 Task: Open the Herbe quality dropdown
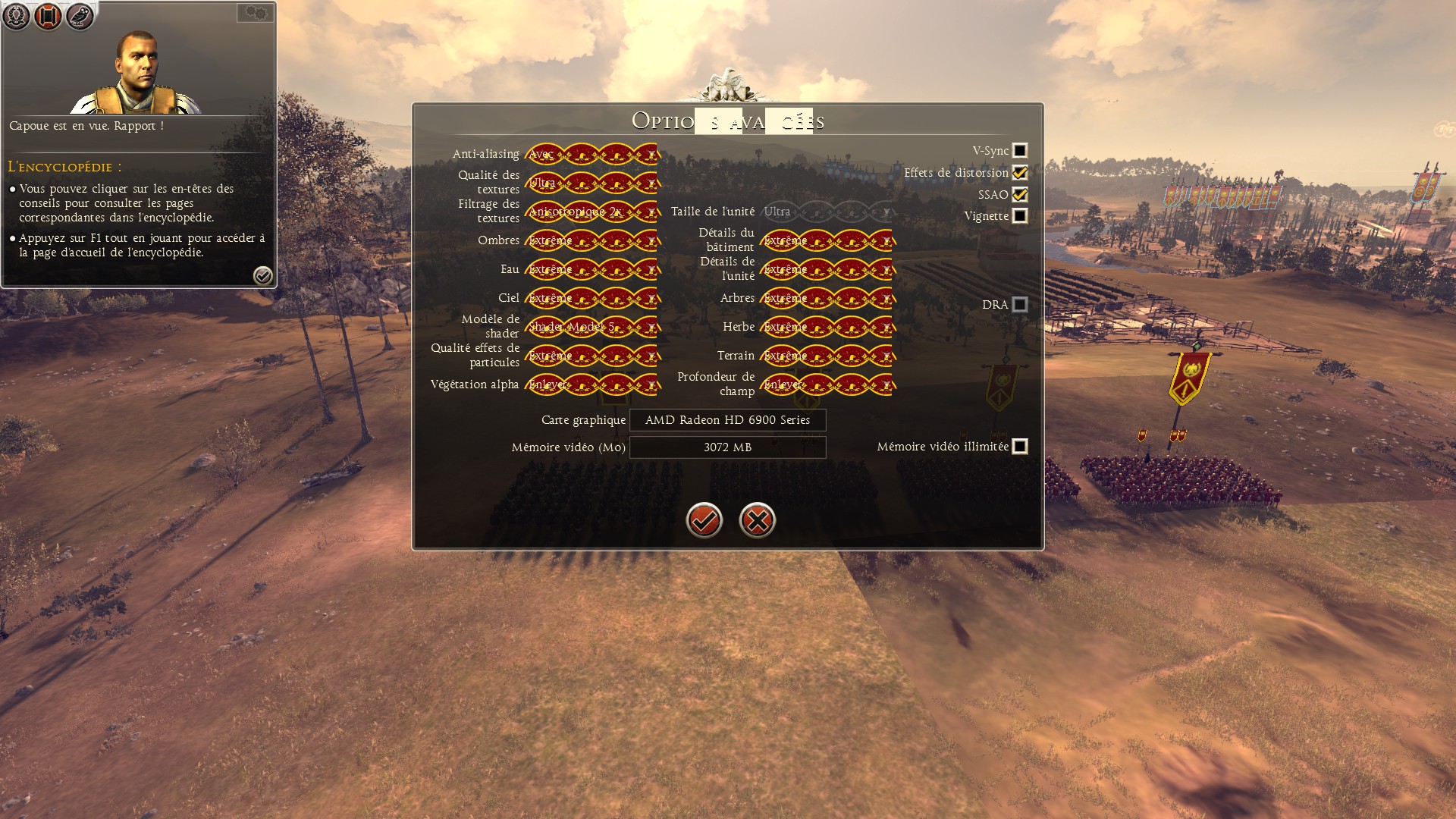tap(827, 327)
